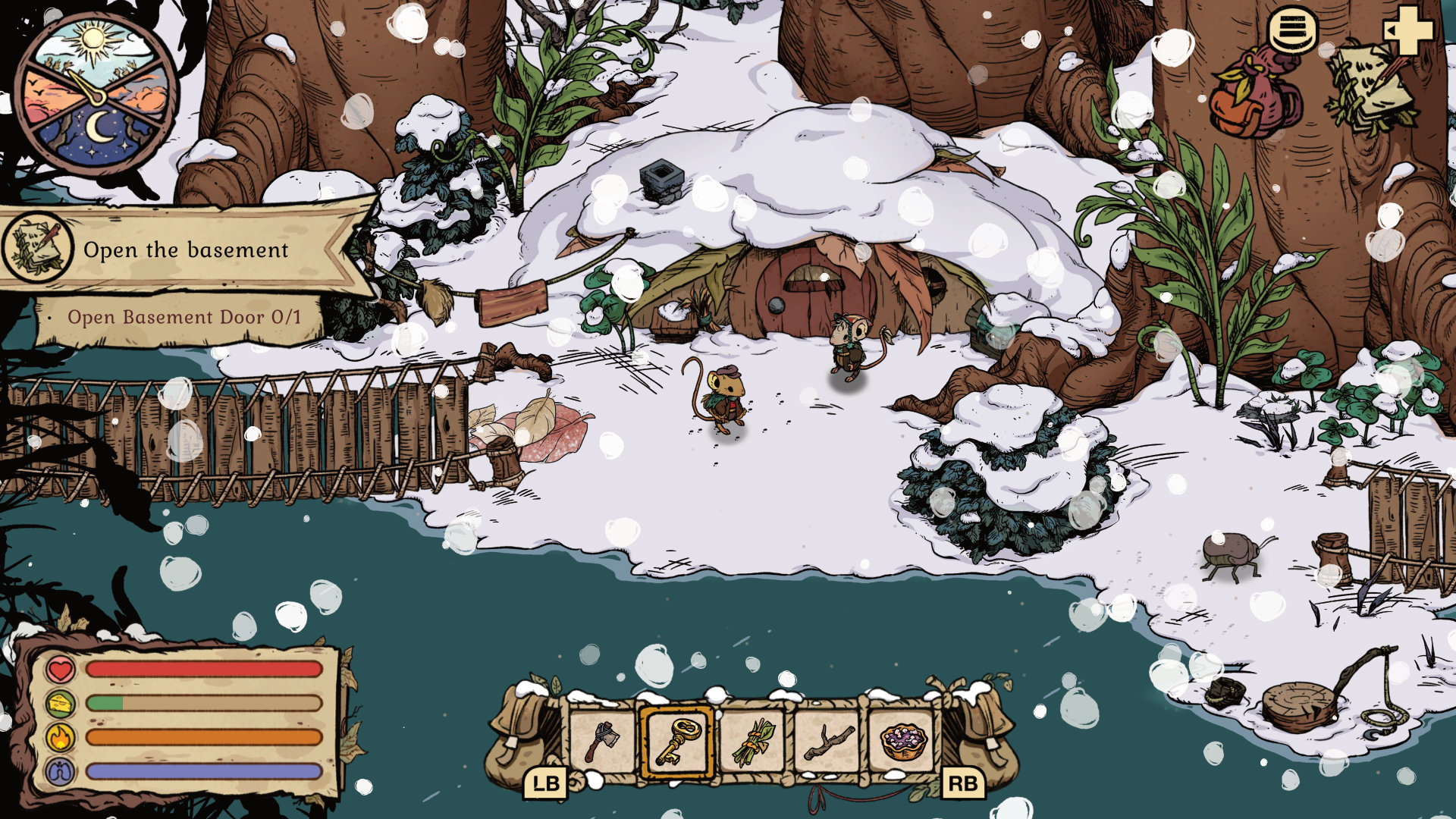Click the Open the basement quest banner

click(x=186, y=249)
